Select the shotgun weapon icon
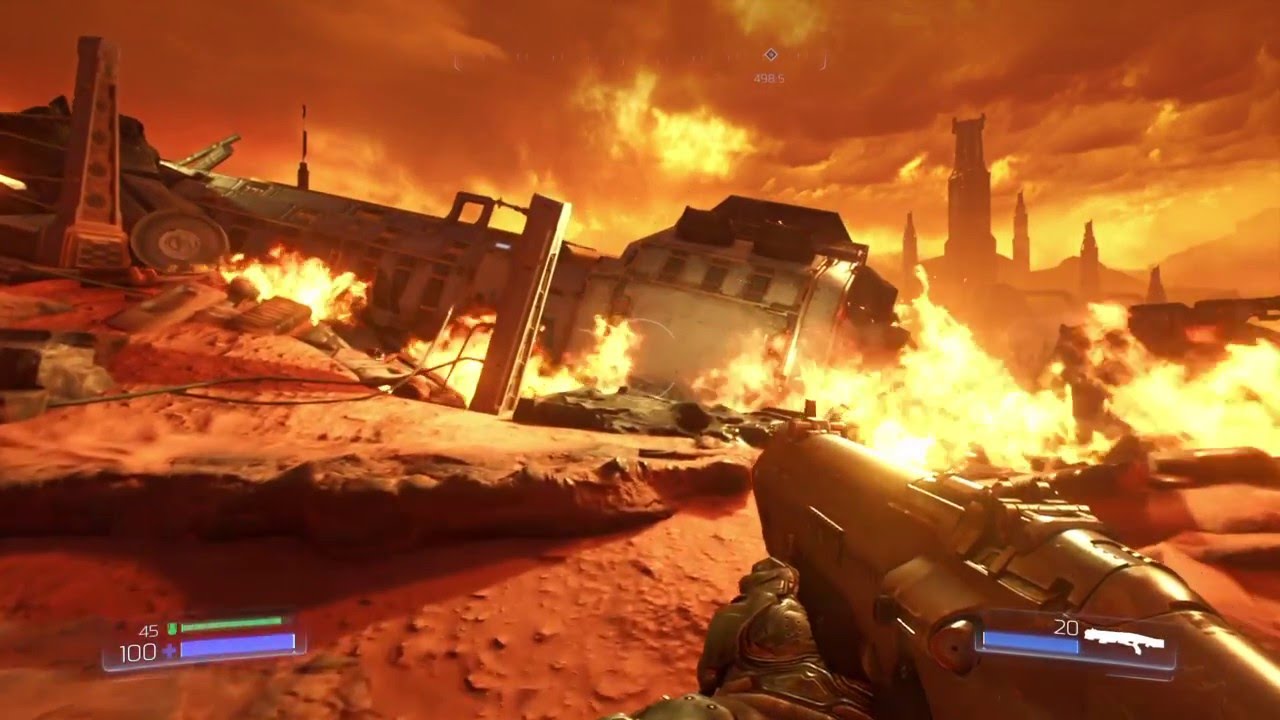Image resolution: width=1280 pixels, height=720 pixels. pyautogui.click(x=1124, y=642)
